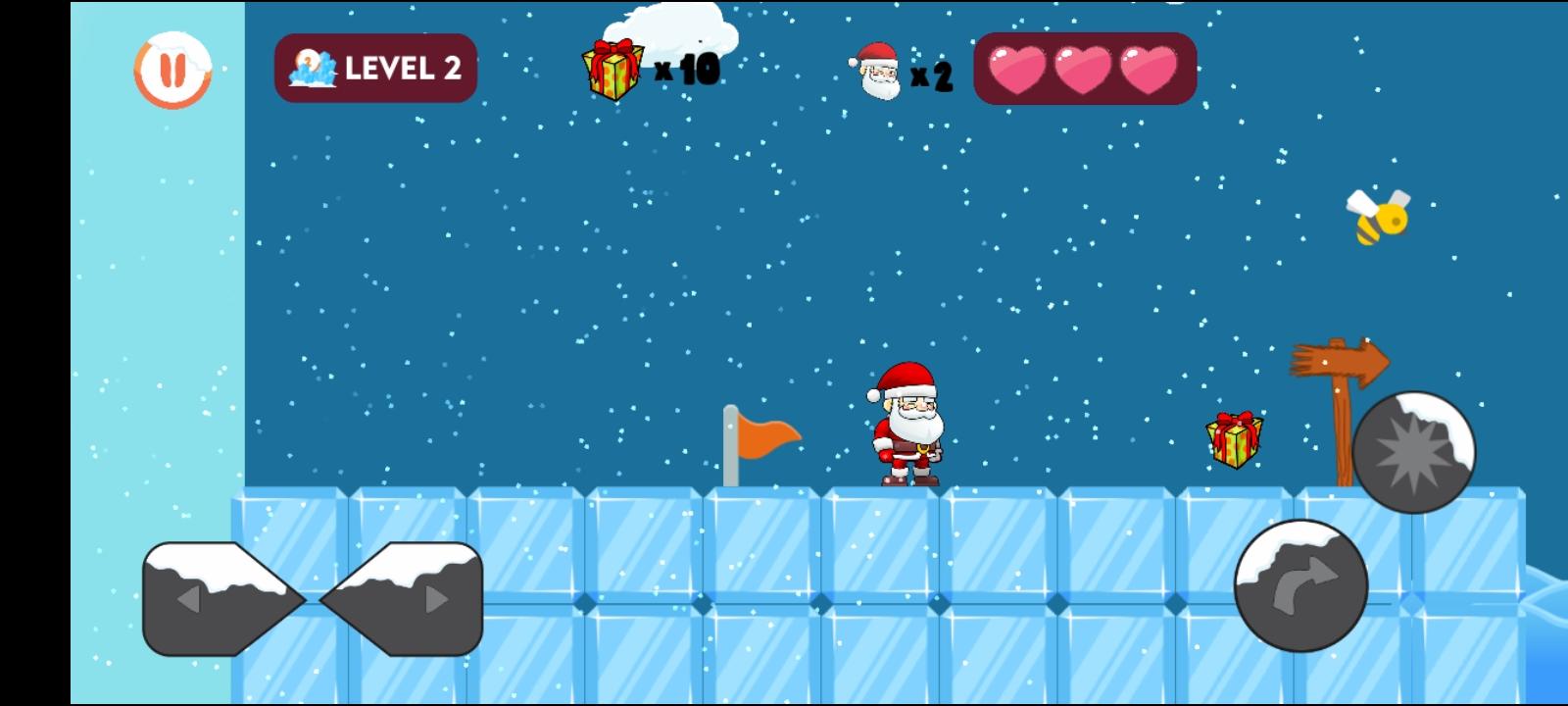Tap the gift box counter icon
The image size is (1568, 706).
[611, 69]
